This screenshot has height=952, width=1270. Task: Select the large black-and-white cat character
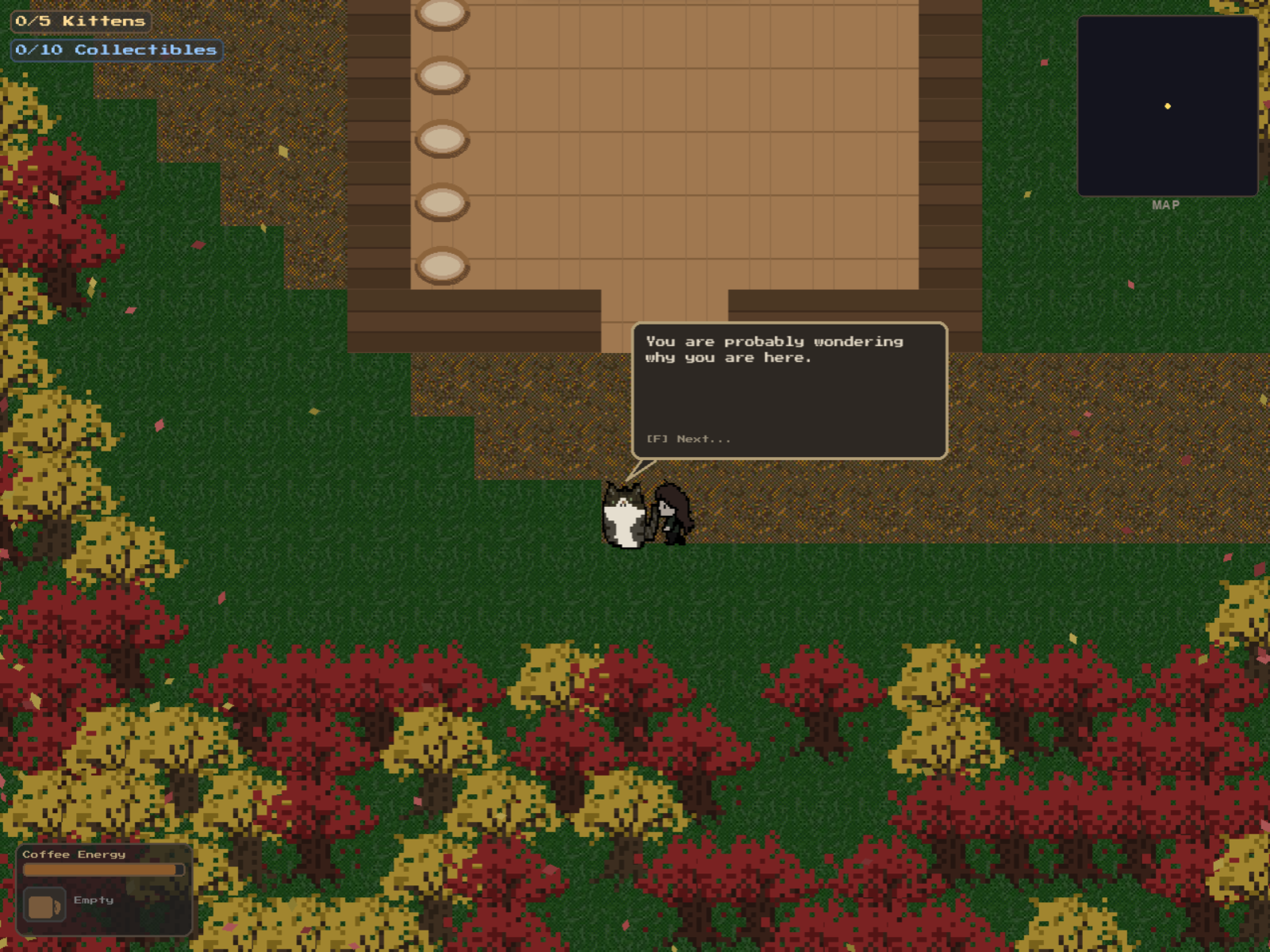(x=625, y=516)
